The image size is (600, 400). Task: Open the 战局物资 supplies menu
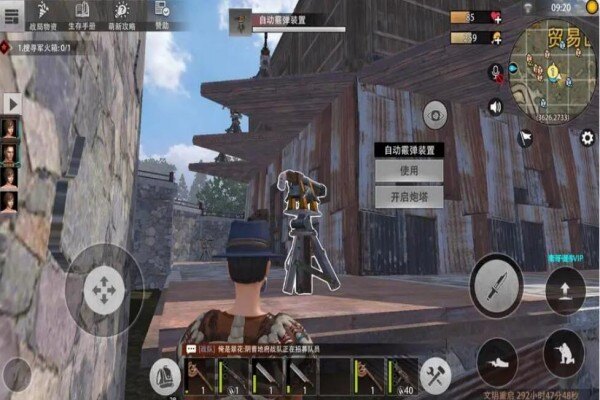click(42, 19)
